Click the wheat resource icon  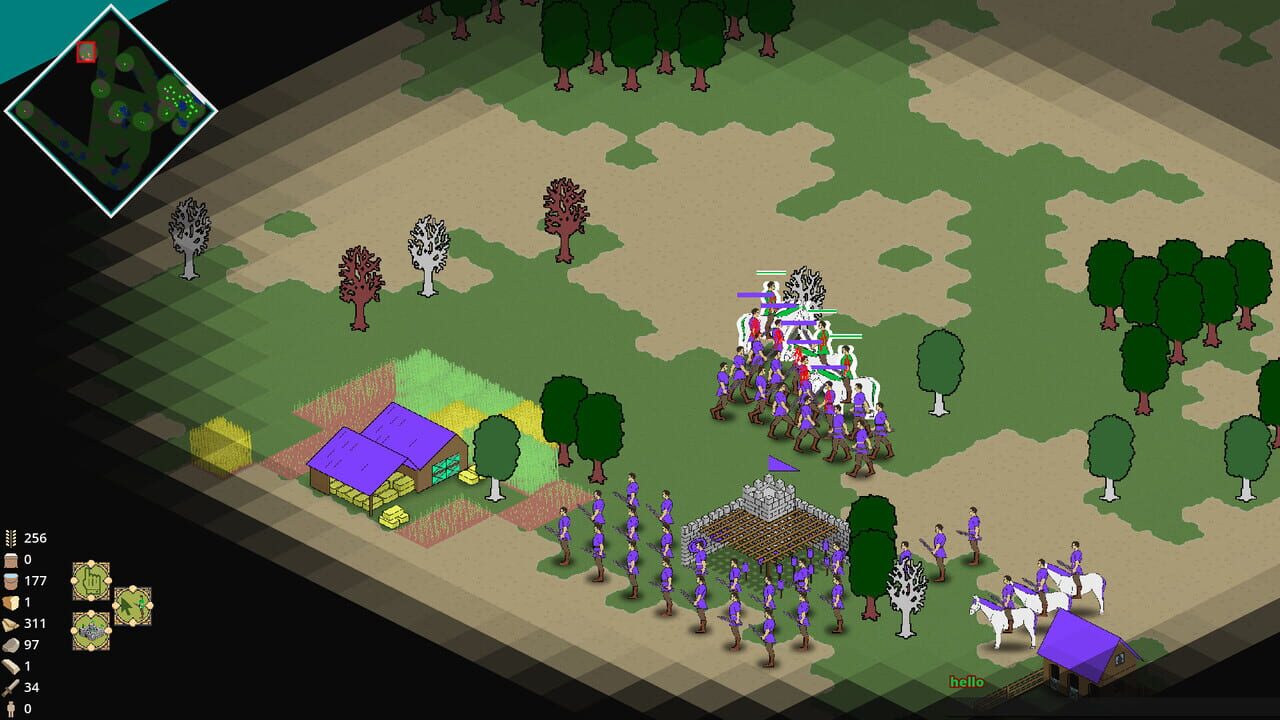[x=10, y=539]
